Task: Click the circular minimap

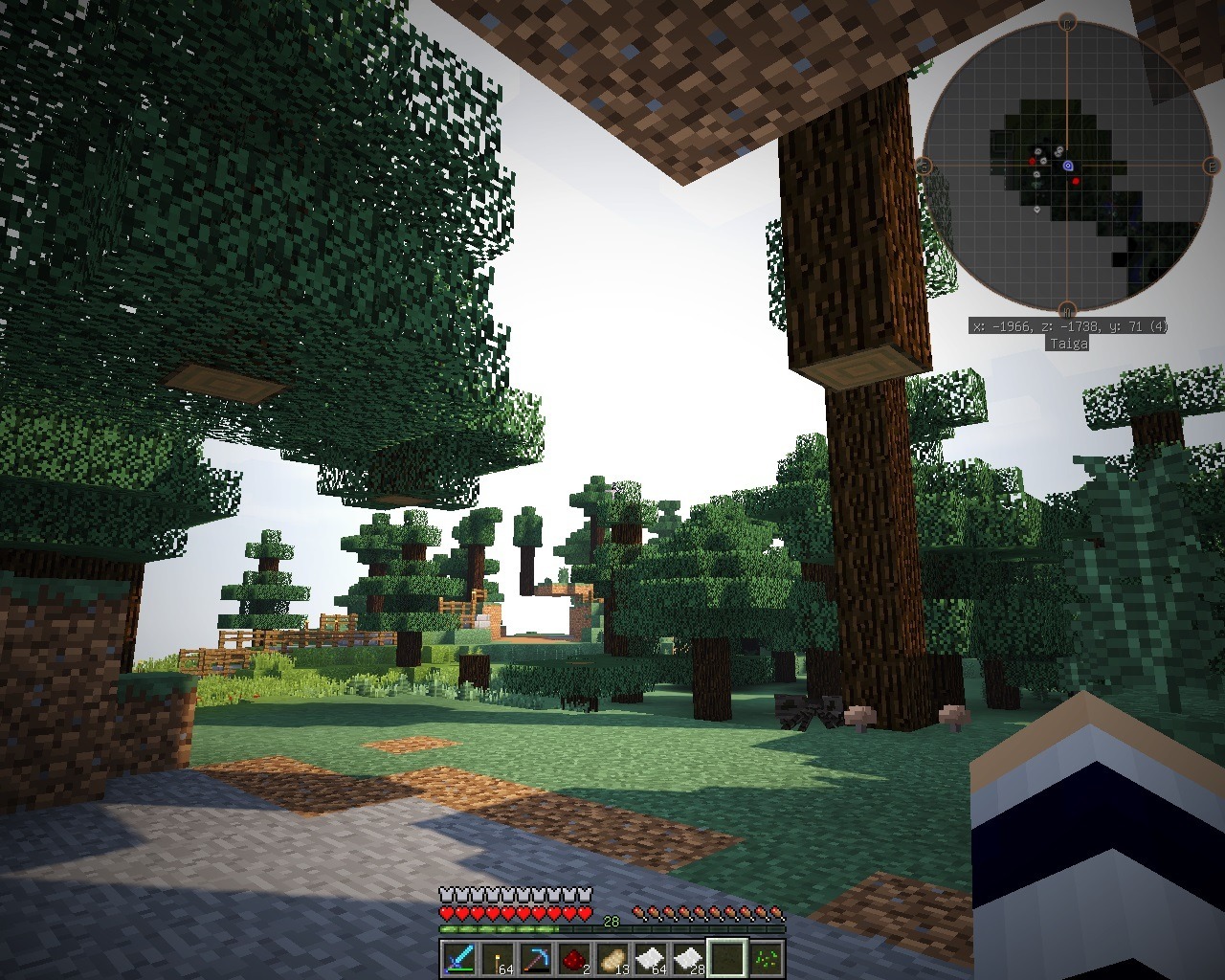Action: tap(1066, 166)
